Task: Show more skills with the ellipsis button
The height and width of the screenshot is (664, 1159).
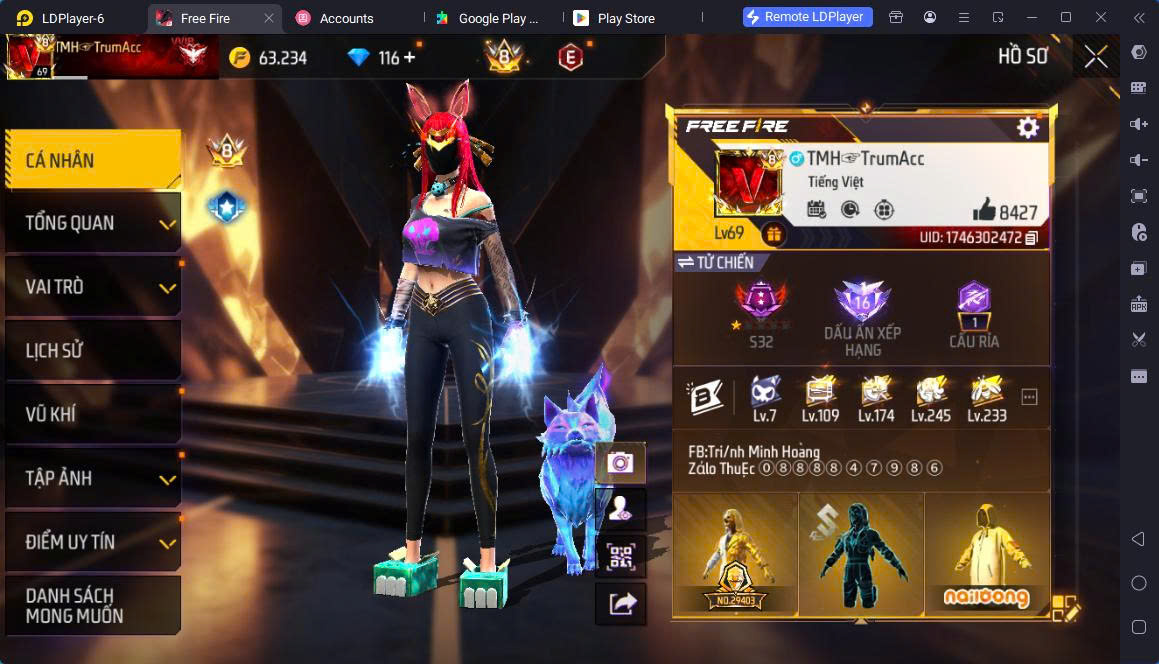Action: click(x=1029, y=397)
